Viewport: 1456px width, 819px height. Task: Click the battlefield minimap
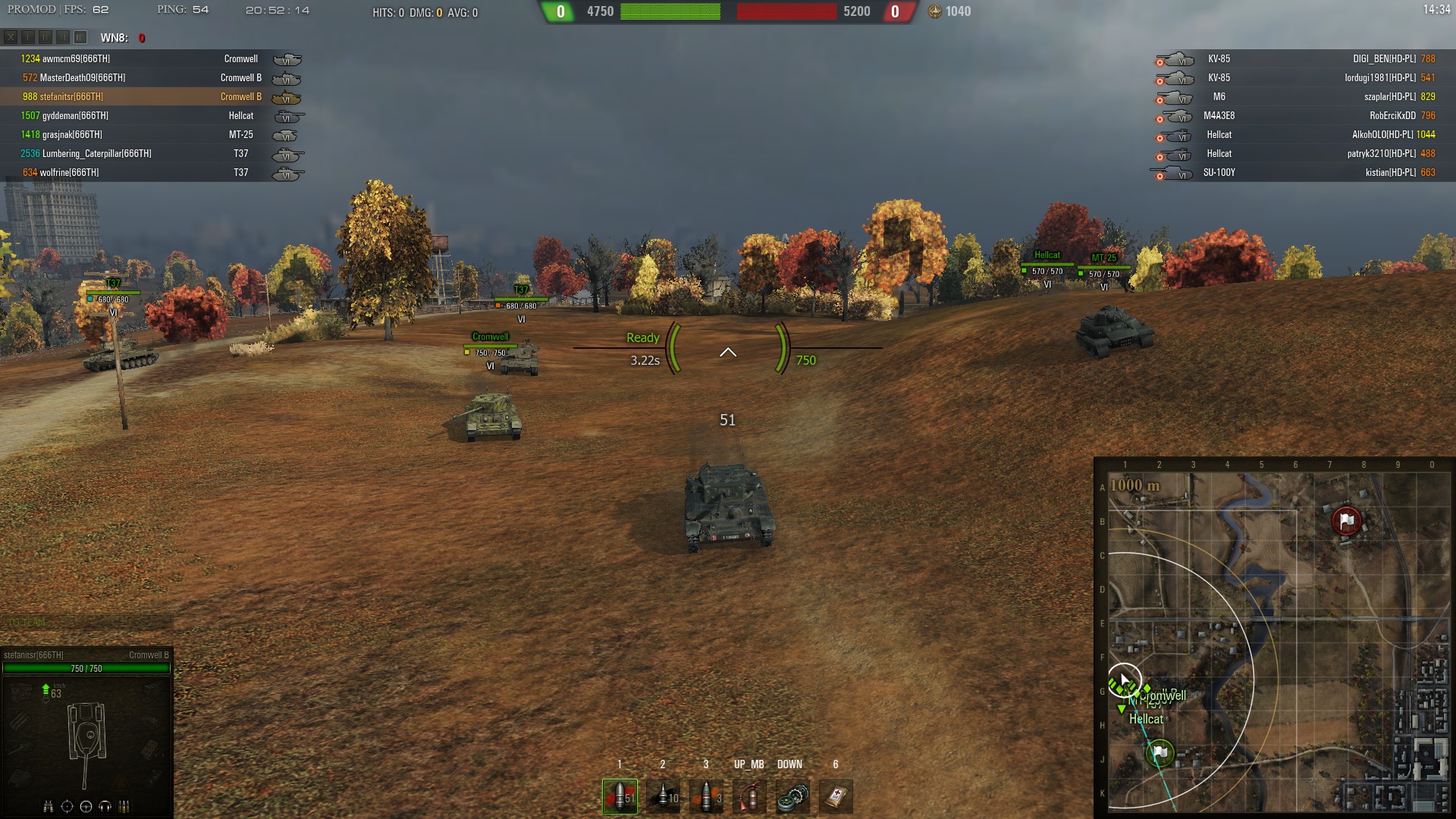1279,641
